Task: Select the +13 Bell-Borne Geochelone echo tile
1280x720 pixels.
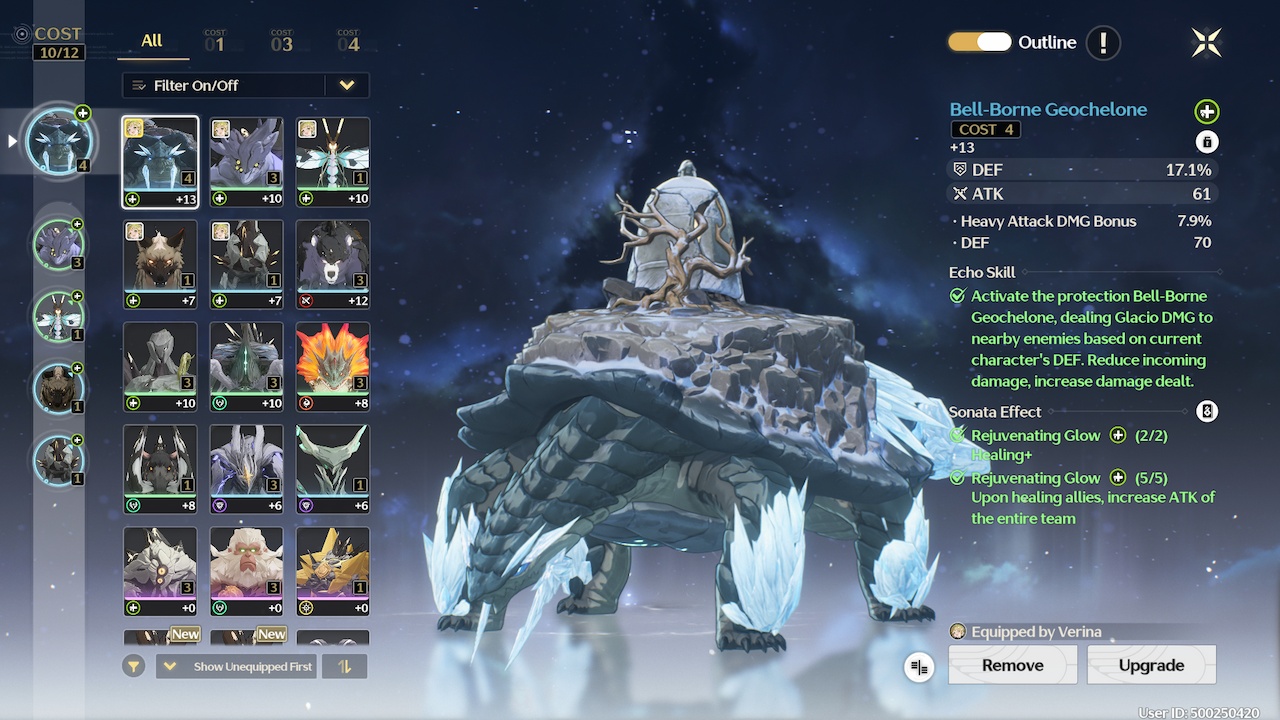Action: coord(160,162)
